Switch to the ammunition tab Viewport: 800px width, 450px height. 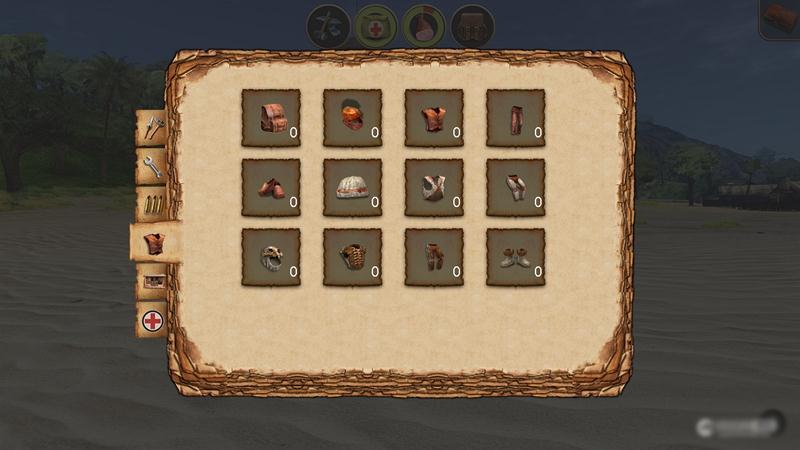coord(153,203)
